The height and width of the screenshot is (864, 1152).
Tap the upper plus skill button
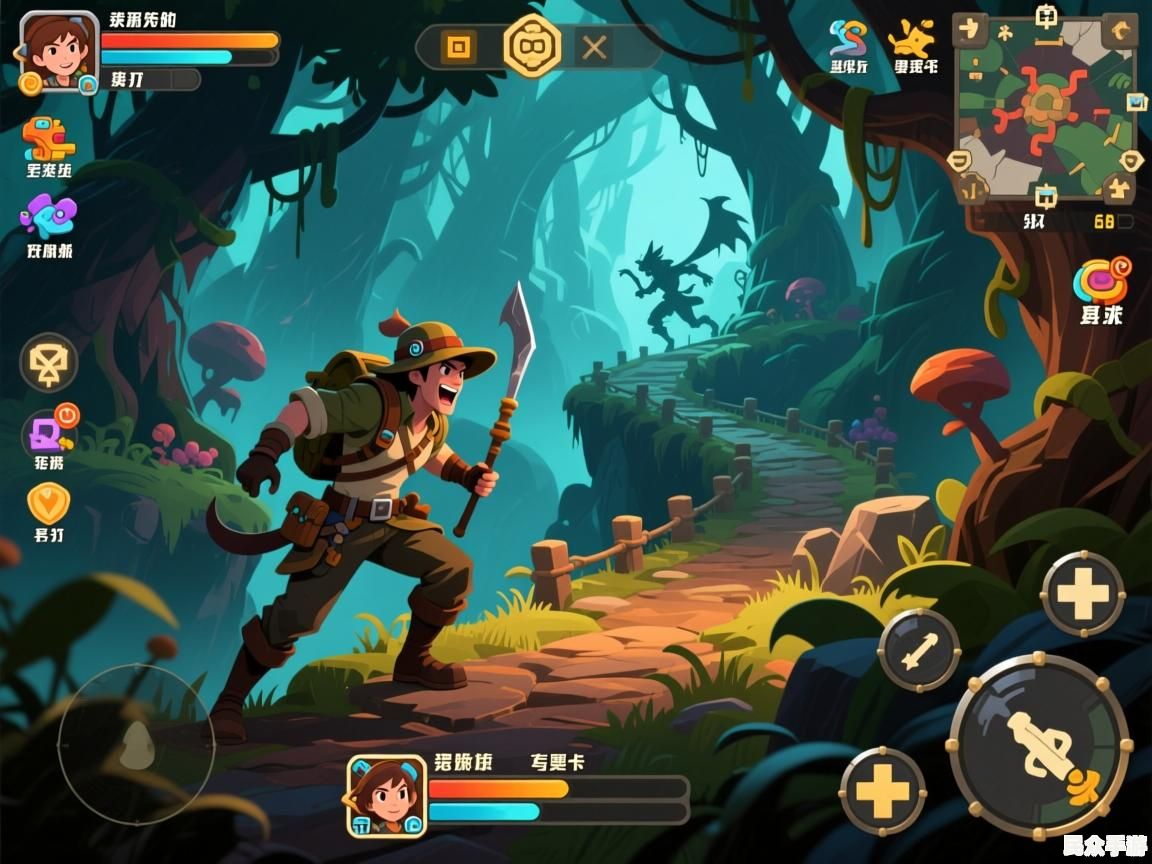(1083, 594)
